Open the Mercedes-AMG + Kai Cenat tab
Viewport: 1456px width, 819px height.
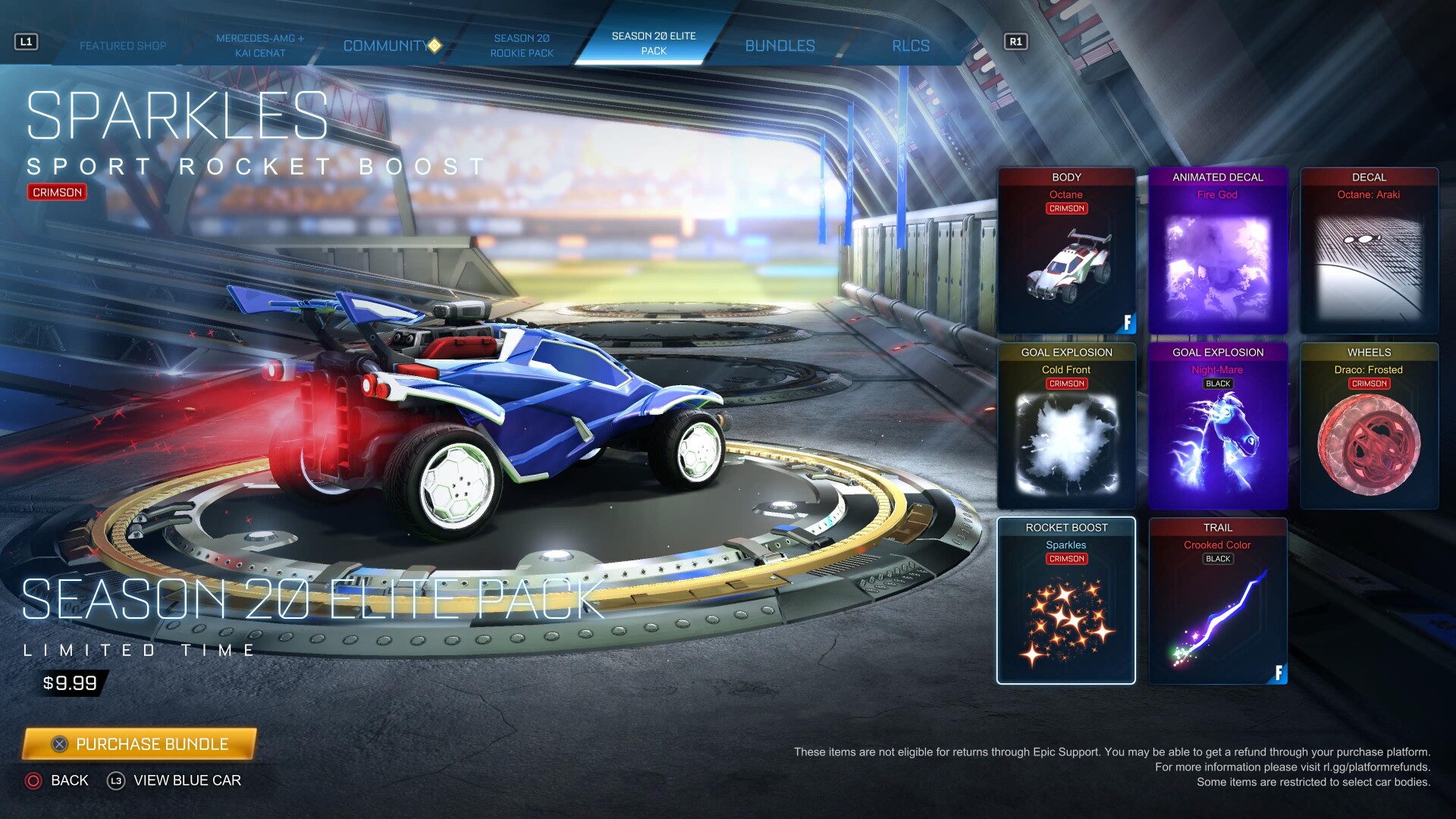point(259,45)
